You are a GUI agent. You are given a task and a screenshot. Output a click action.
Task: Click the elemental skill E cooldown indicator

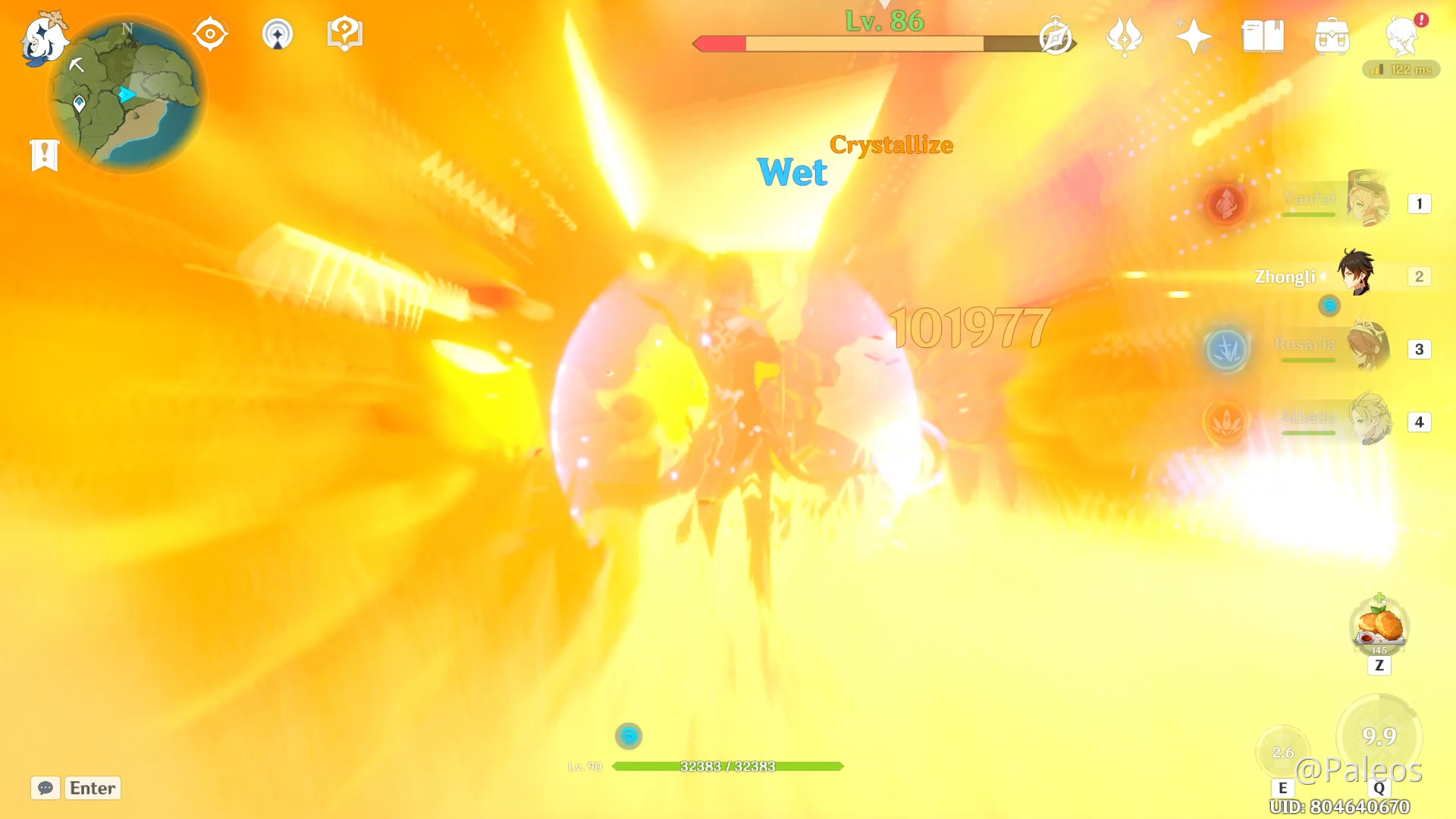coord(1283,752)
